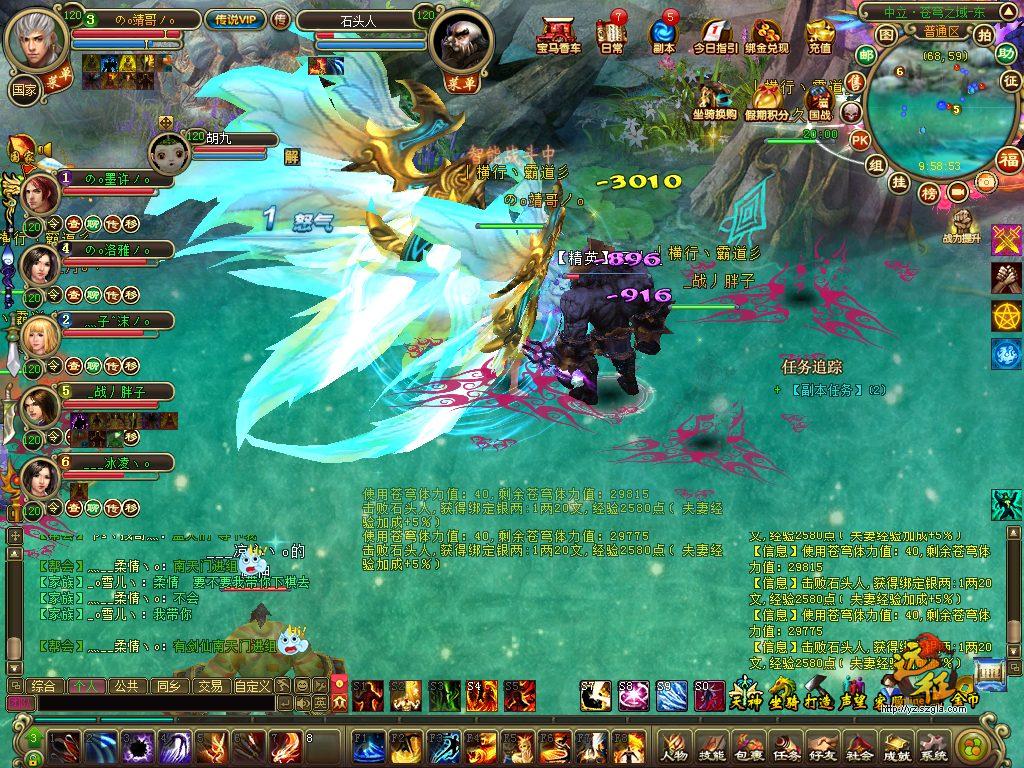Select the 交易 chat tab

pyautogui.click(x=209, y=686)
